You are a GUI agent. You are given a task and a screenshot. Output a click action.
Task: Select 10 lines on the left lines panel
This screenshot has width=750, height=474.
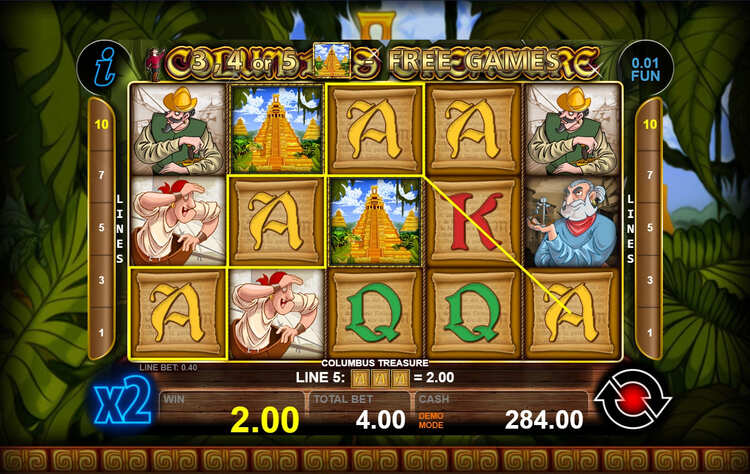pyautogui.click(x=100, y=124)
